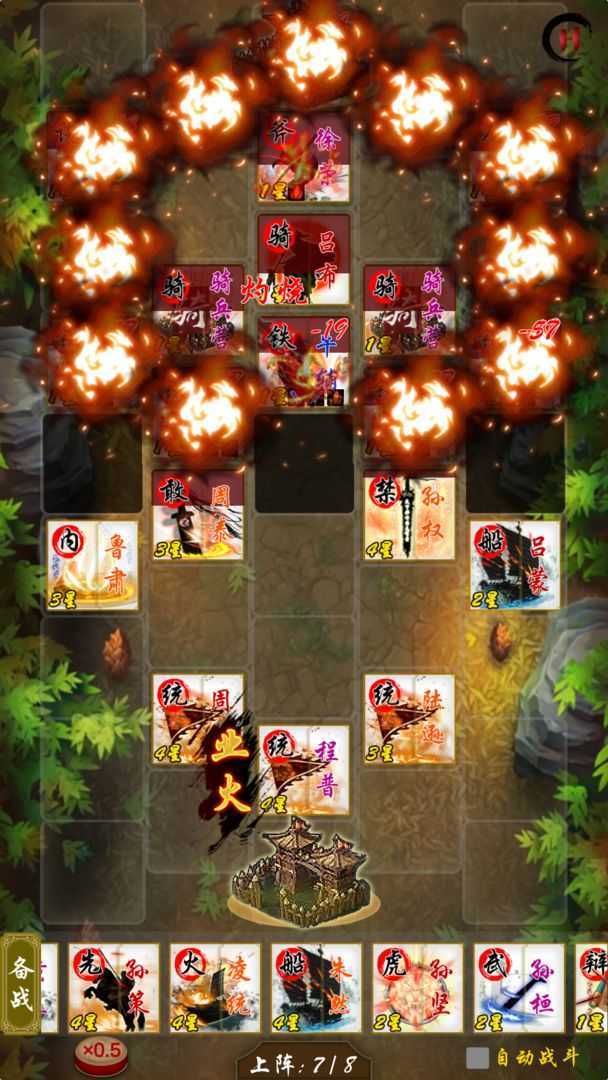The width and height of the screenshot is (608, 1080).
Task: Choose the 陆逊 unit card on the board
Action: pos(409,720)
